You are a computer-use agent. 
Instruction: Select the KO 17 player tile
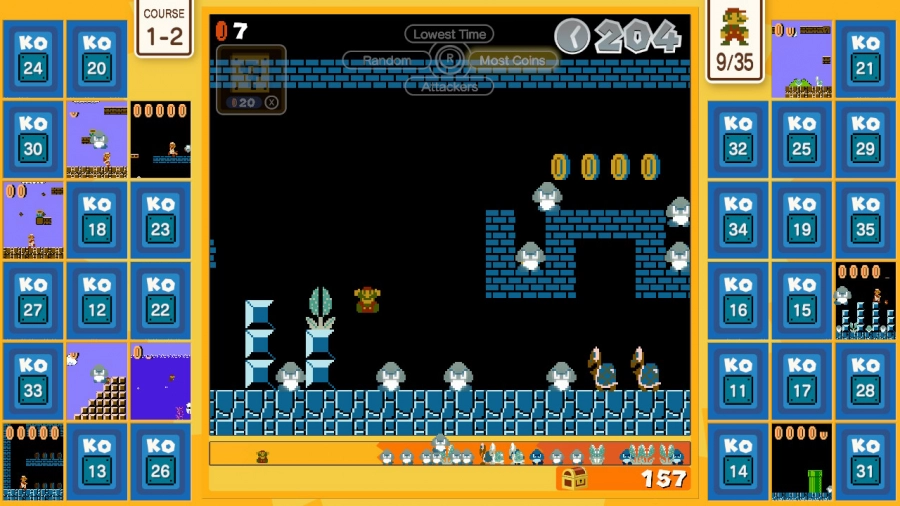coord(802,381)
